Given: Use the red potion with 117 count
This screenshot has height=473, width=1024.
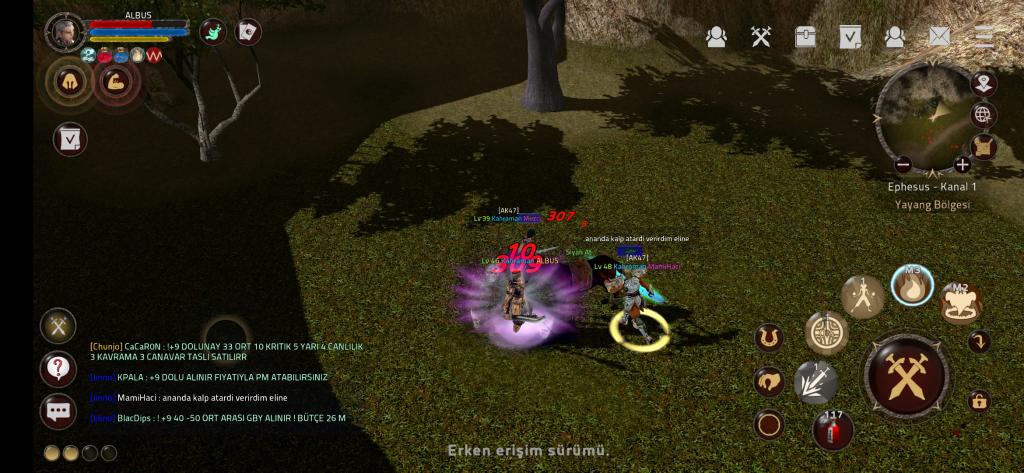Looking at the screenshot, I should coord(832,429).
